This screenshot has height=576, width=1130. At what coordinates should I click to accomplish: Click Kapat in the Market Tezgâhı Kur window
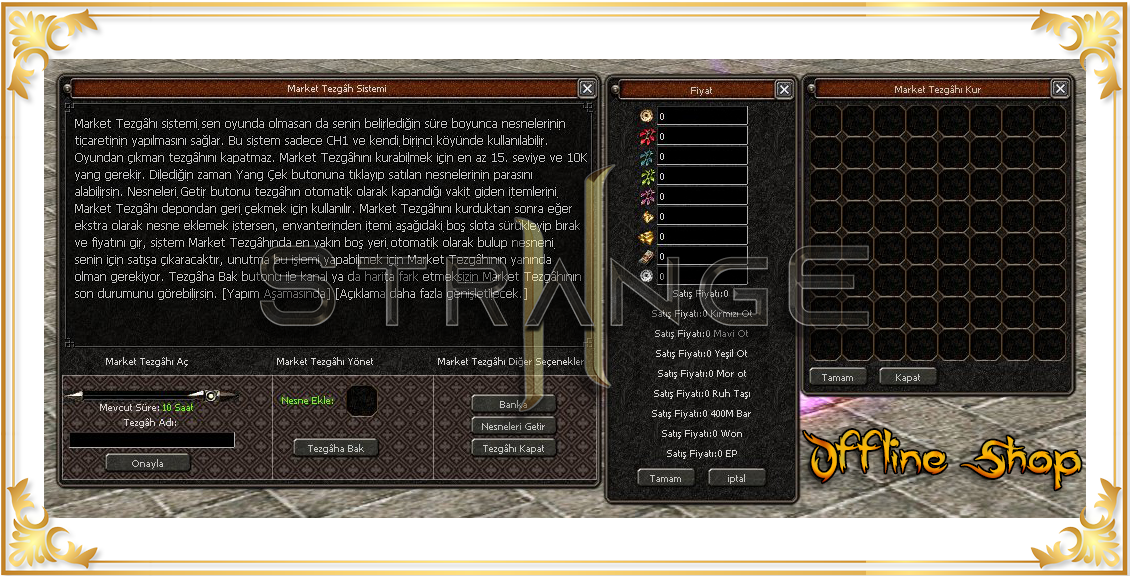(x=908, y=377)
